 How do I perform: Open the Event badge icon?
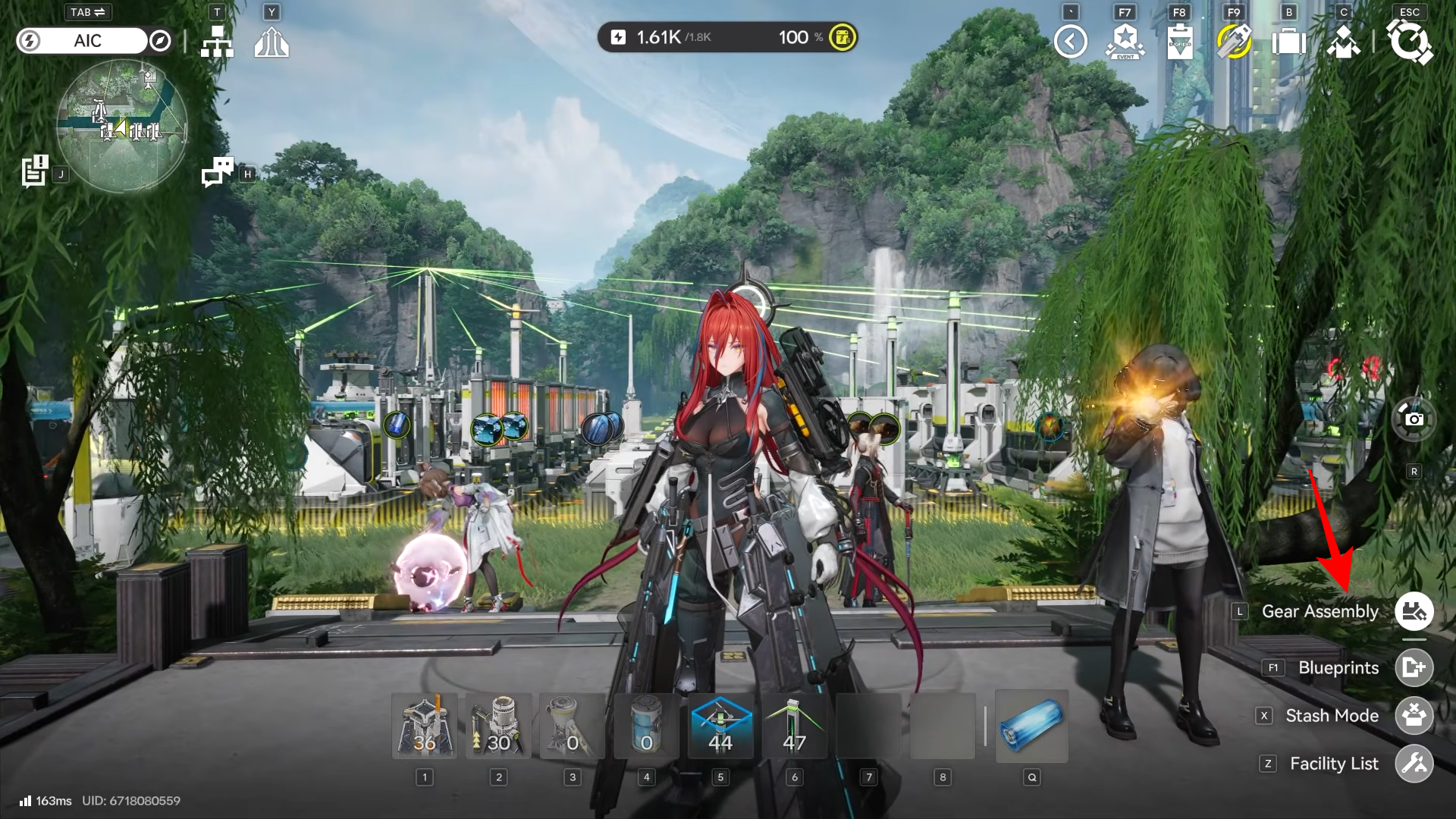tap(1125, 42)
